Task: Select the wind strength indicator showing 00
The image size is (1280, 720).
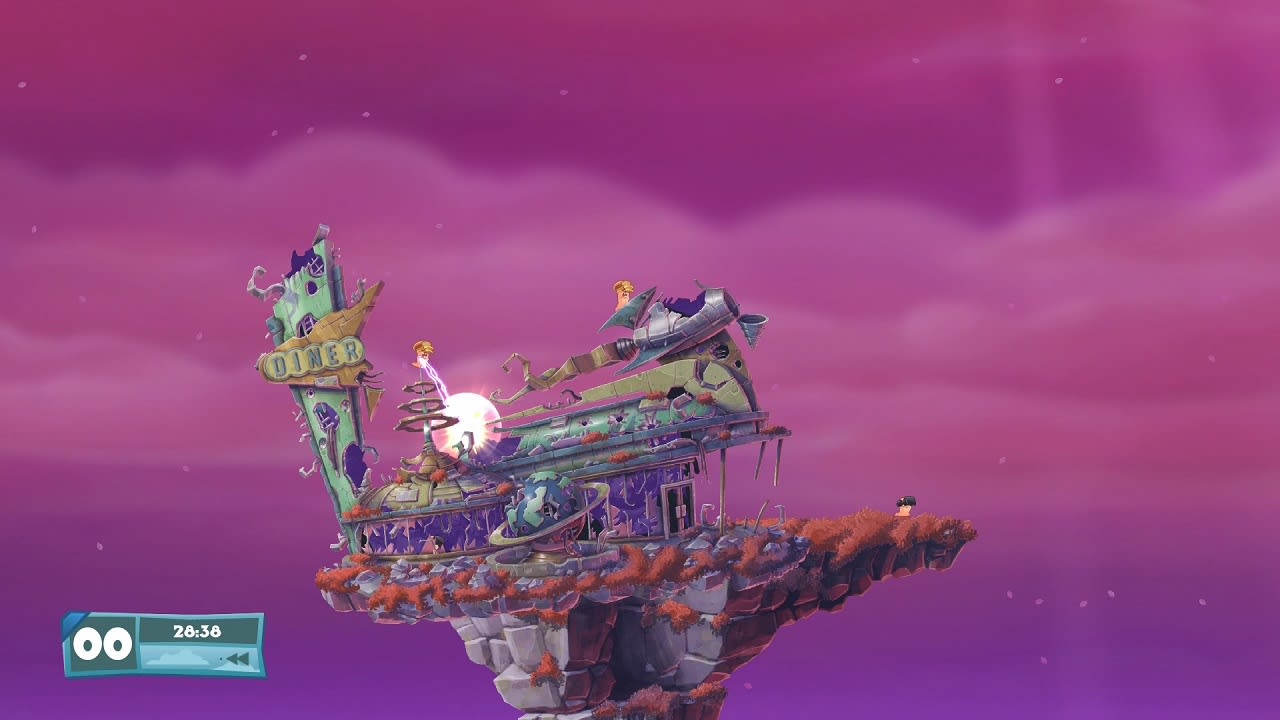Action: pos(103,644)
